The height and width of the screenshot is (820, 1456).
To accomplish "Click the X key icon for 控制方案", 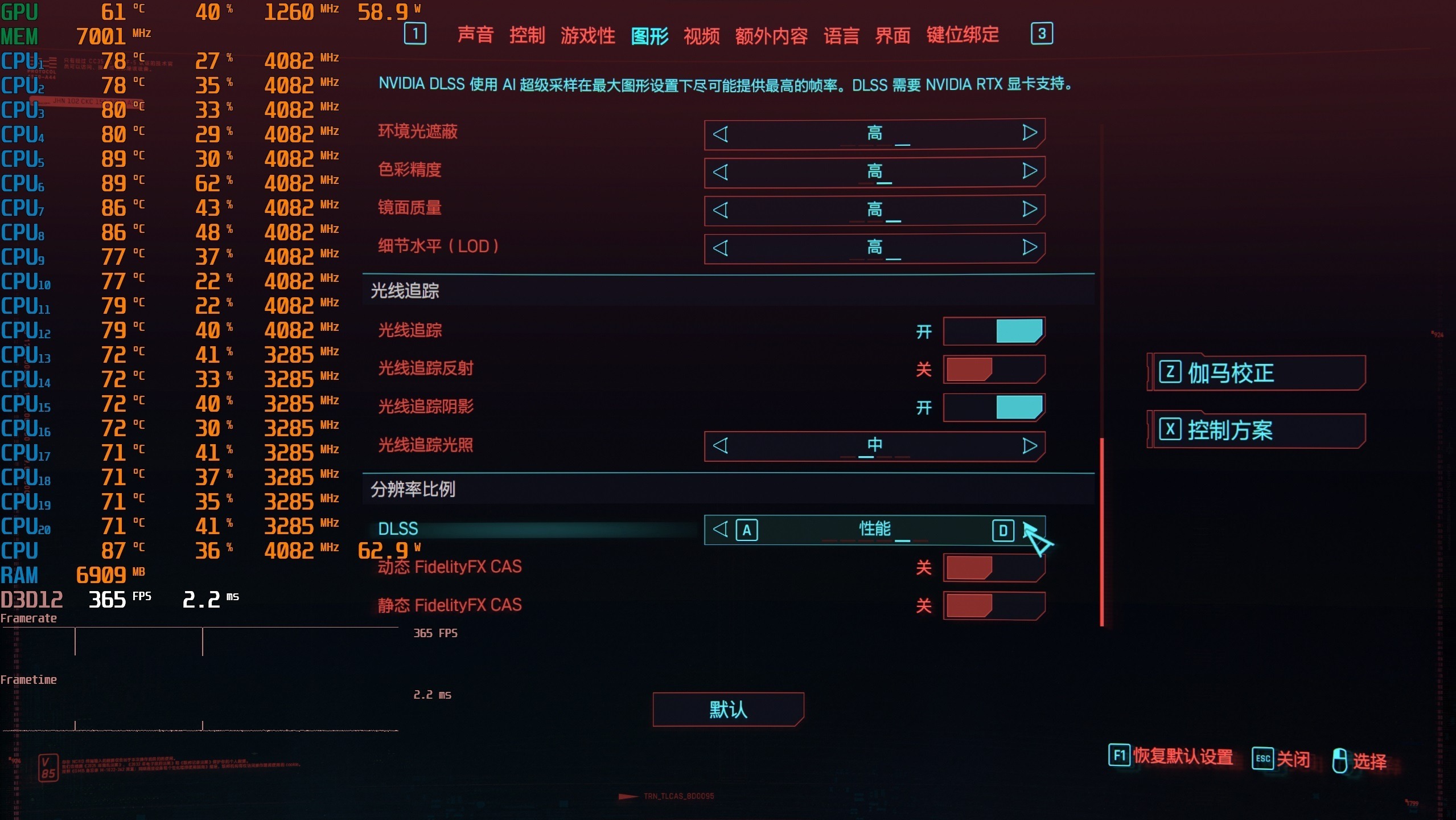I will point(1170,430).
